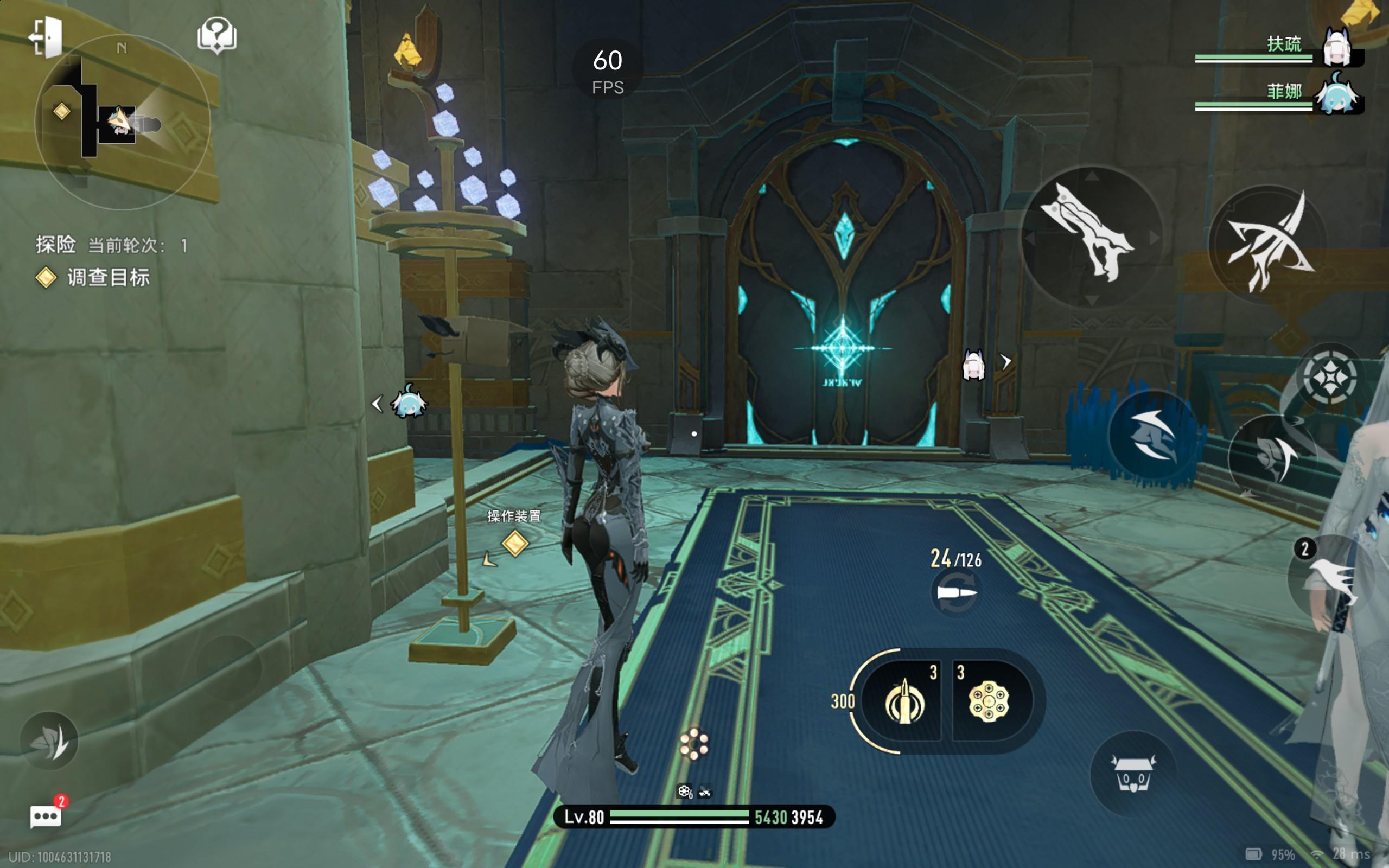Tap the melee blade attack button
1389x868 pixels.
click(x=1091, y=237)
